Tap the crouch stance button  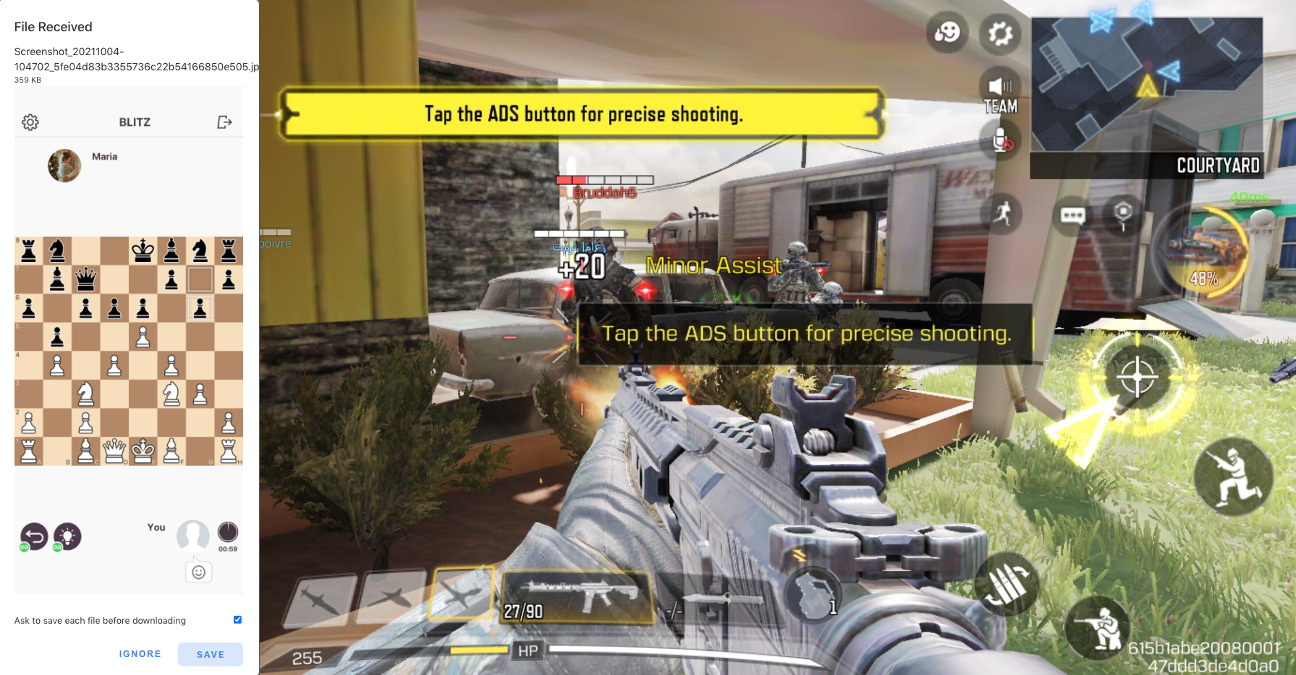point(1232,476)
